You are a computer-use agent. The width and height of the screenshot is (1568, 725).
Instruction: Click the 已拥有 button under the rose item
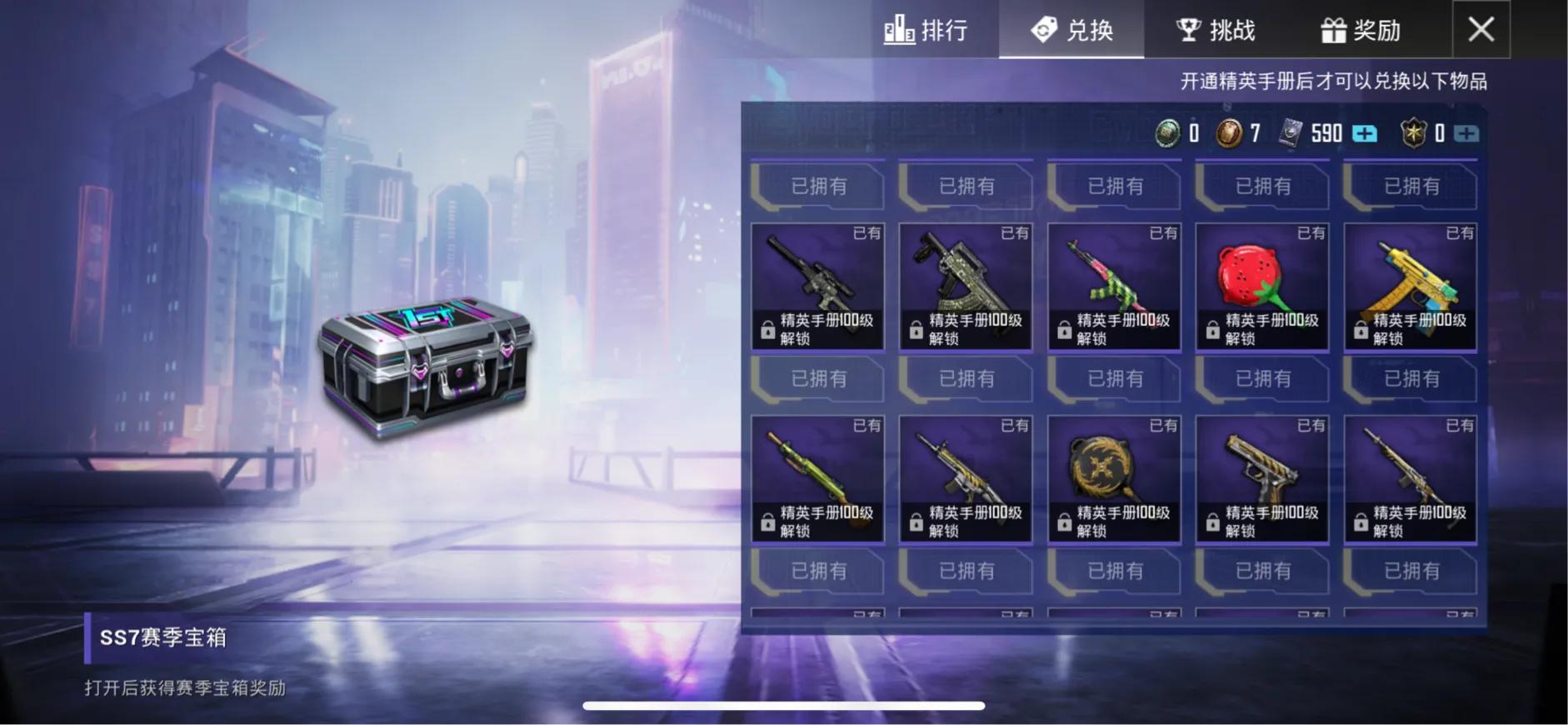point(1261,379)
